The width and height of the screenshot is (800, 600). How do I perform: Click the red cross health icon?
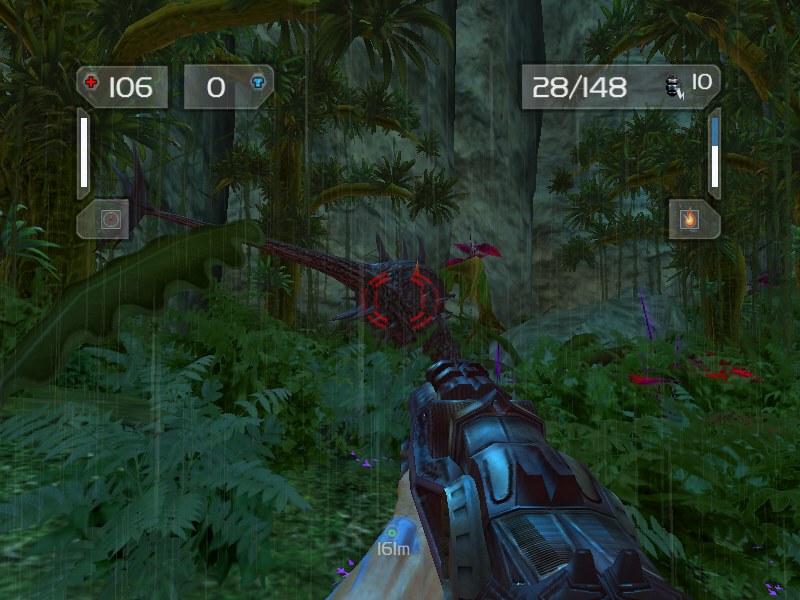tap(93, 84)
